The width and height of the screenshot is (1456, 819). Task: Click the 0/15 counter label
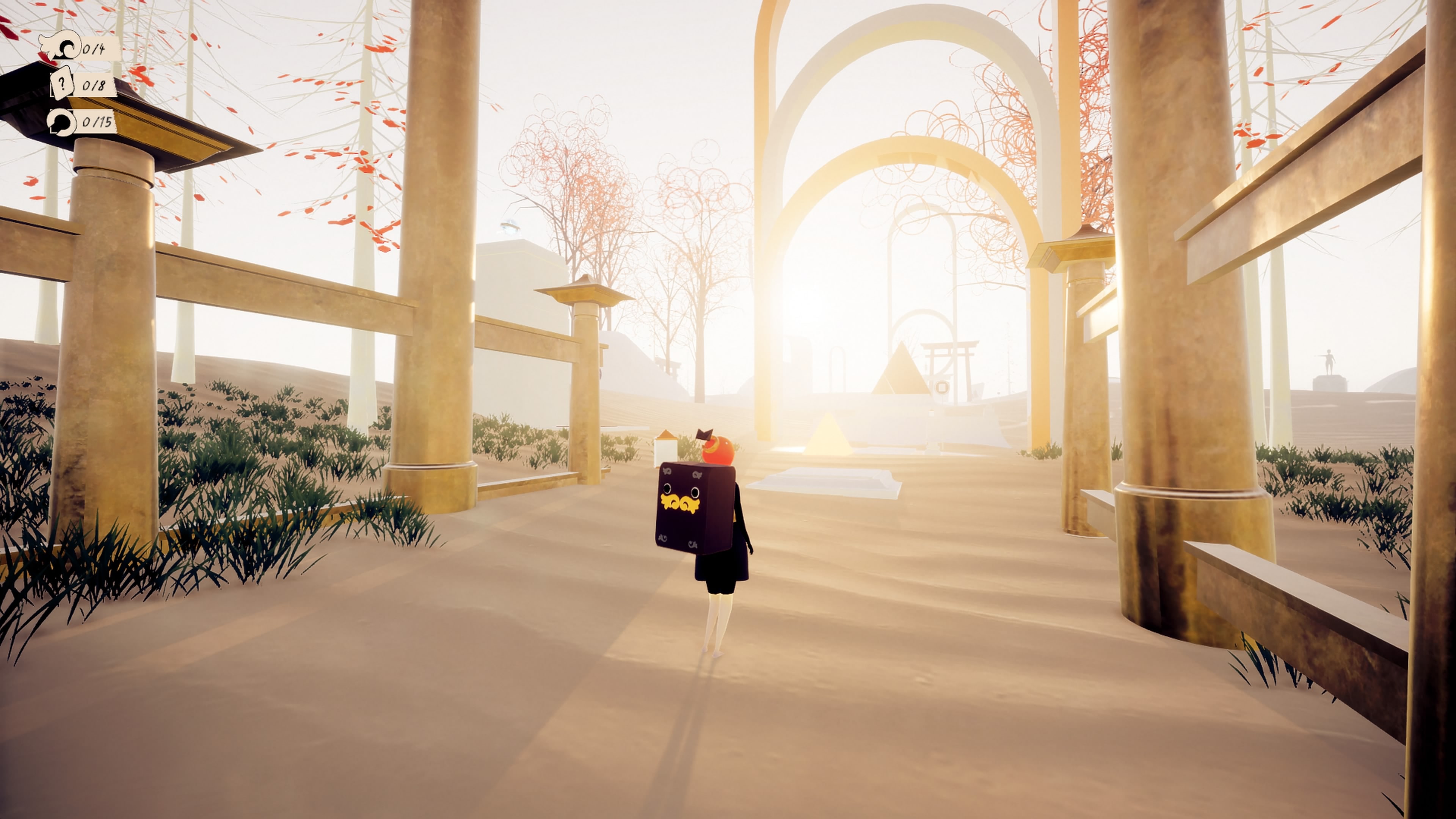pos(97,124)
